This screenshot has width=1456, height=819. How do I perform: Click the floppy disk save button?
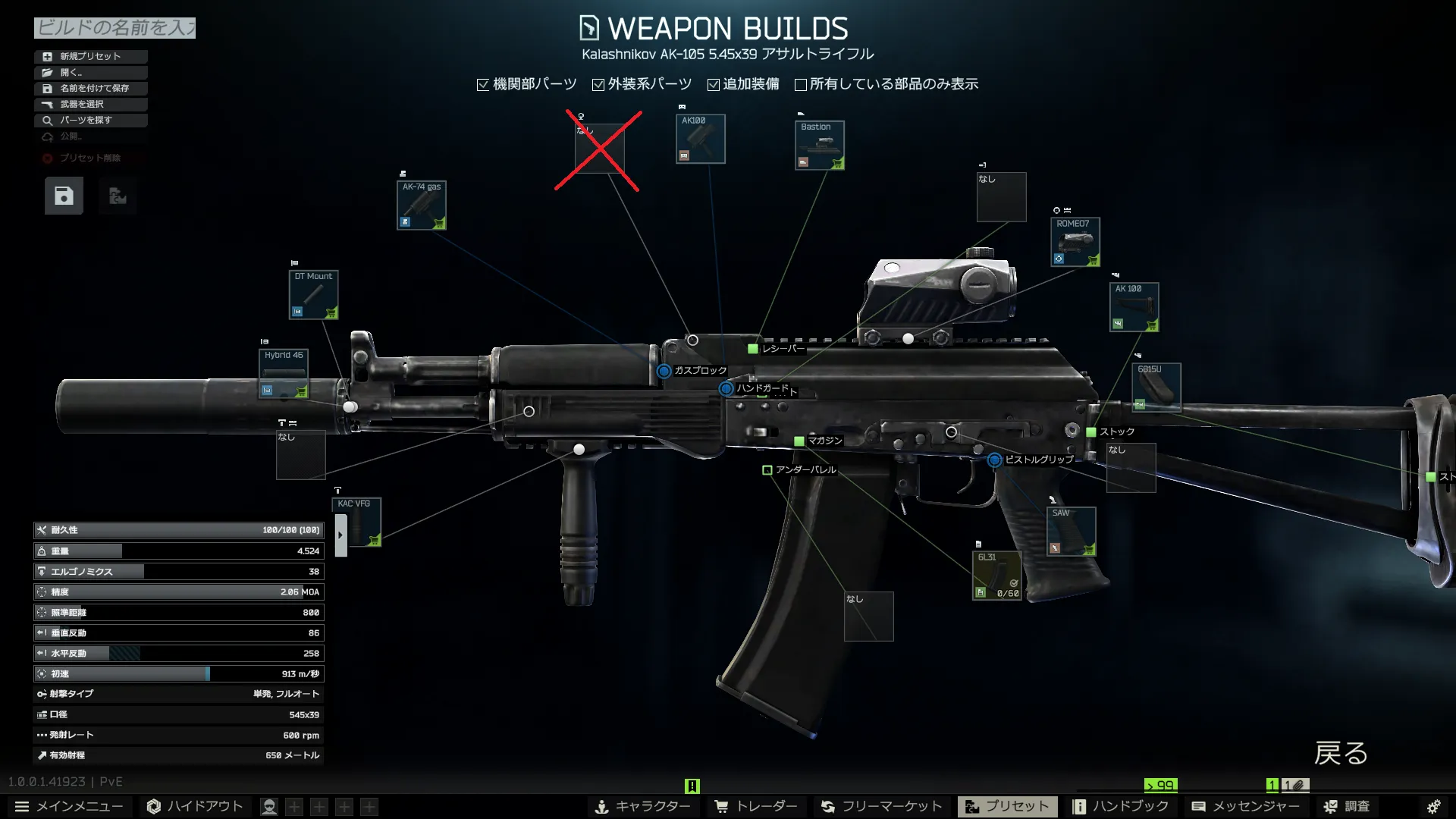click(64, 196)
